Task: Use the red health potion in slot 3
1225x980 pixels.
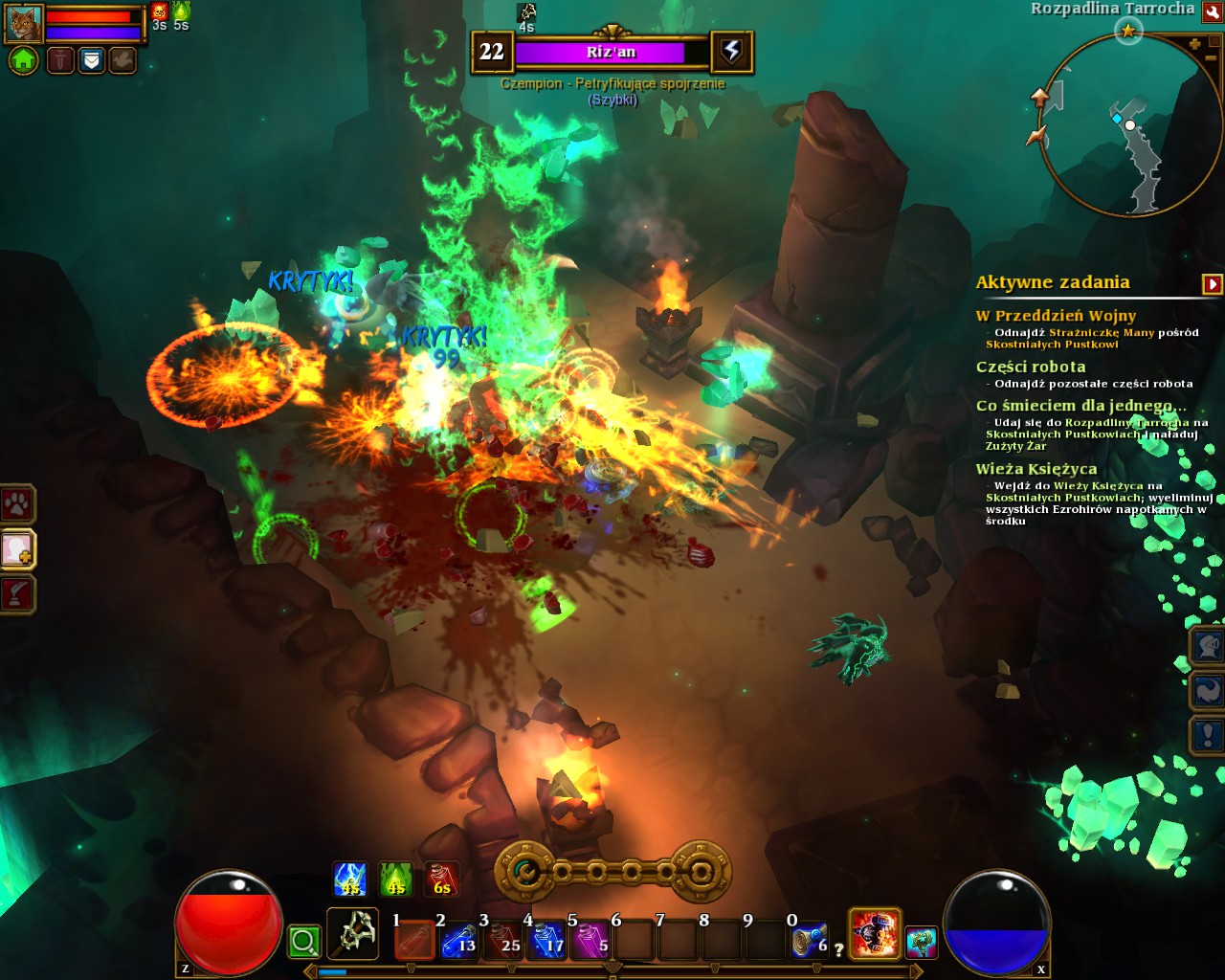Action: (502, 940)
